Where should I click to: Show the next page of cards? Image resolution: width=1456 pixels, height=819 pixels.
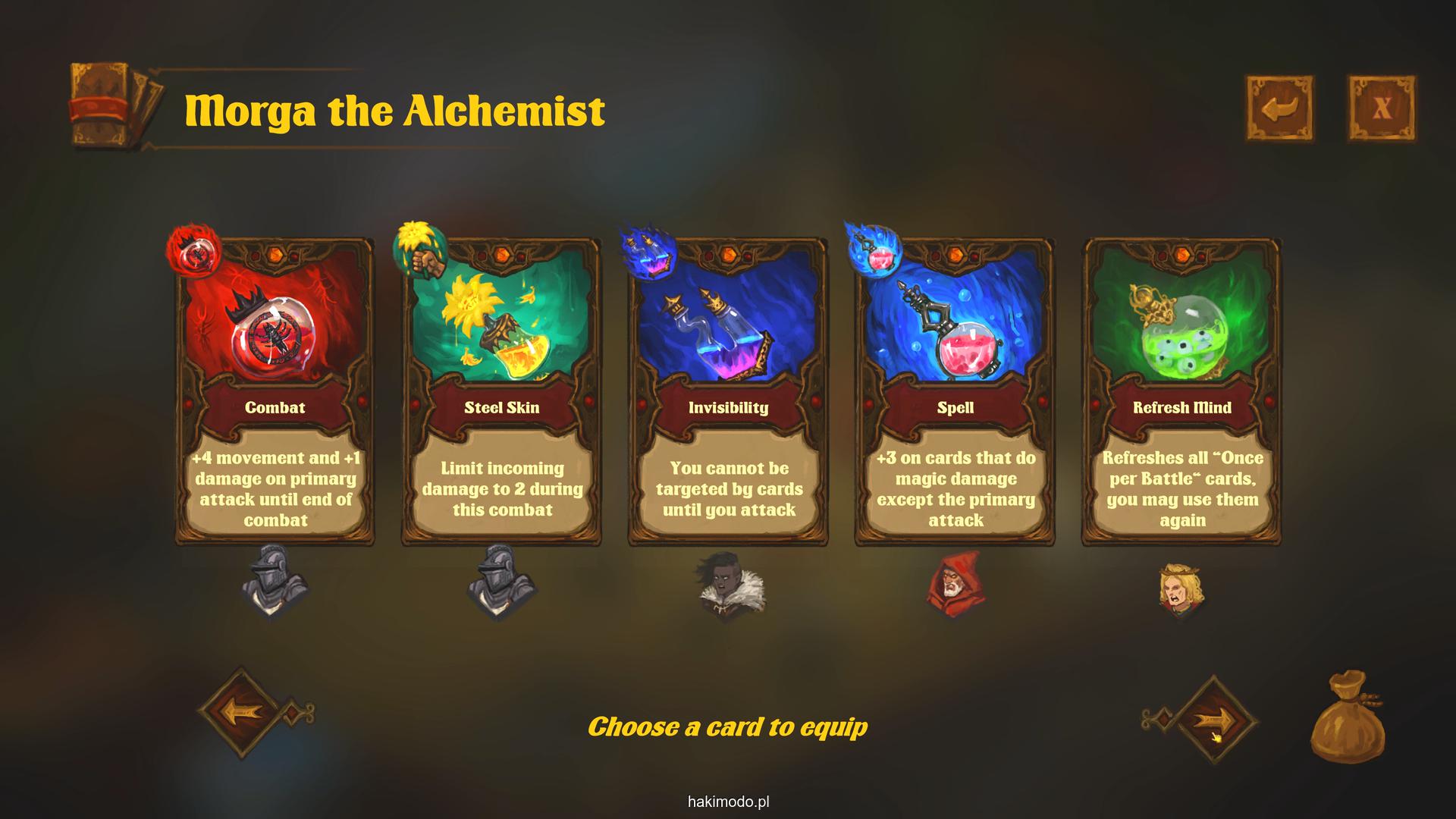click(1212, 717)
